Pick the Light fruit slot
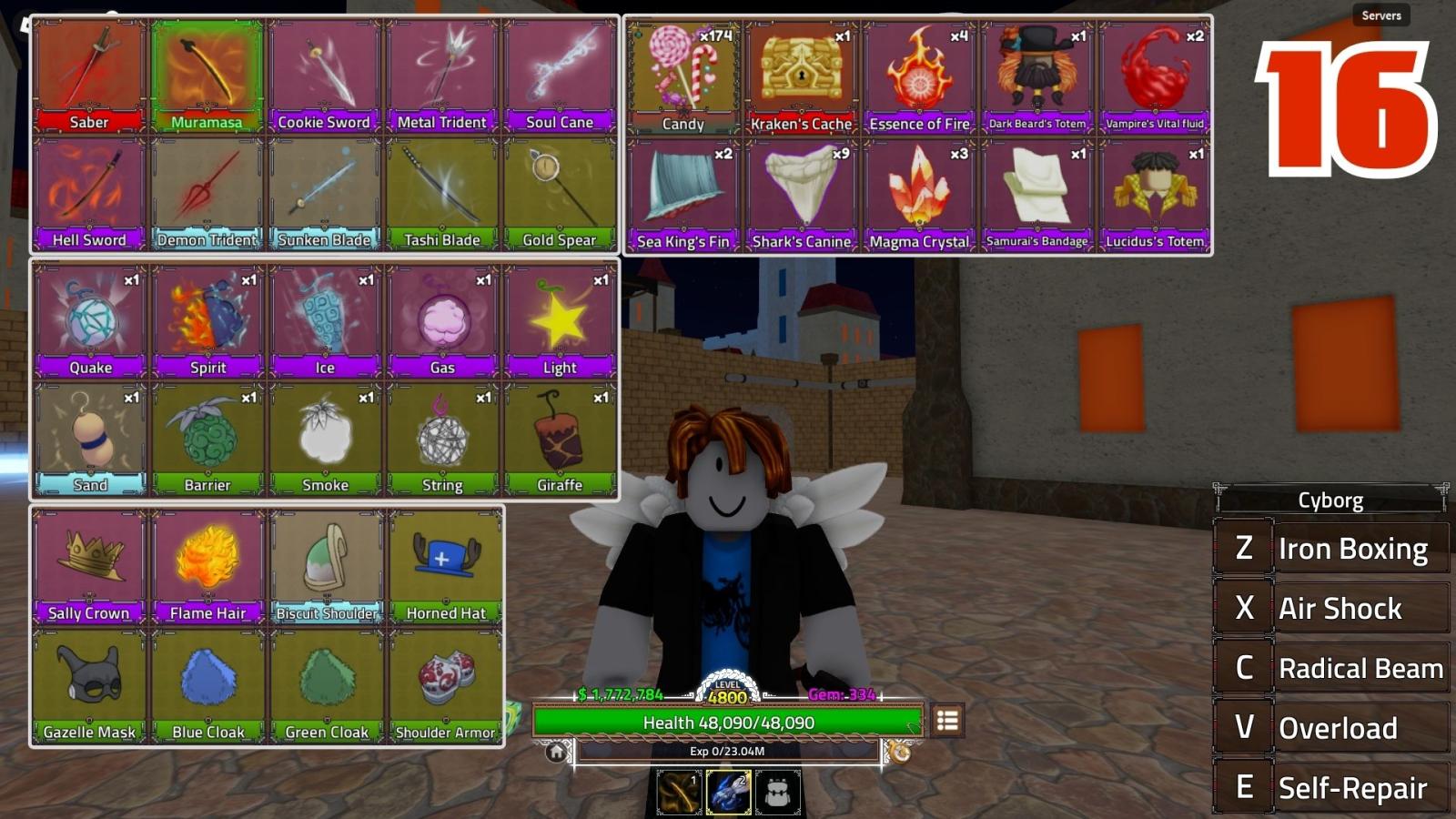Image resolution: width=1456 pixels, height=819 pixels. point(559,320)
